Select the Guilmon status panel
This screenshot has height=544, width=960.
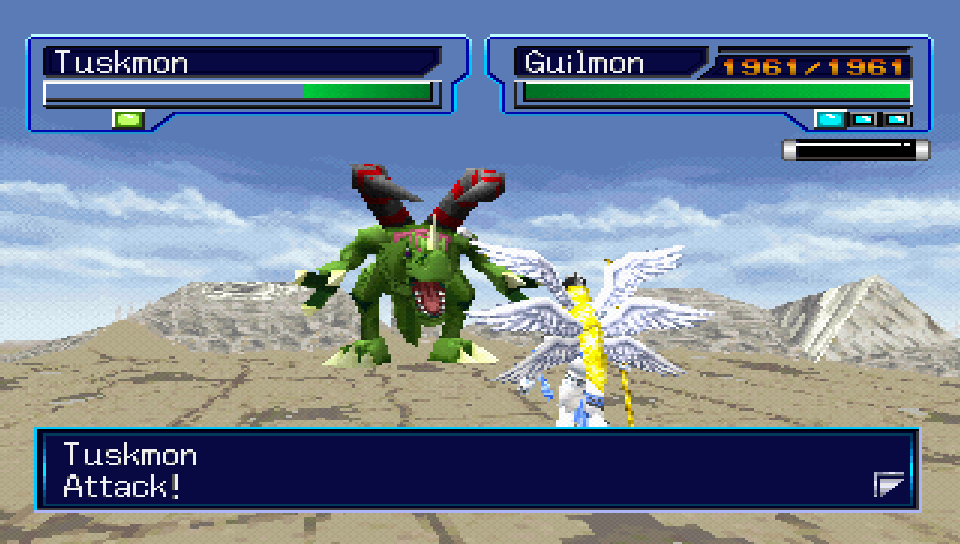[x=712, y=80]
